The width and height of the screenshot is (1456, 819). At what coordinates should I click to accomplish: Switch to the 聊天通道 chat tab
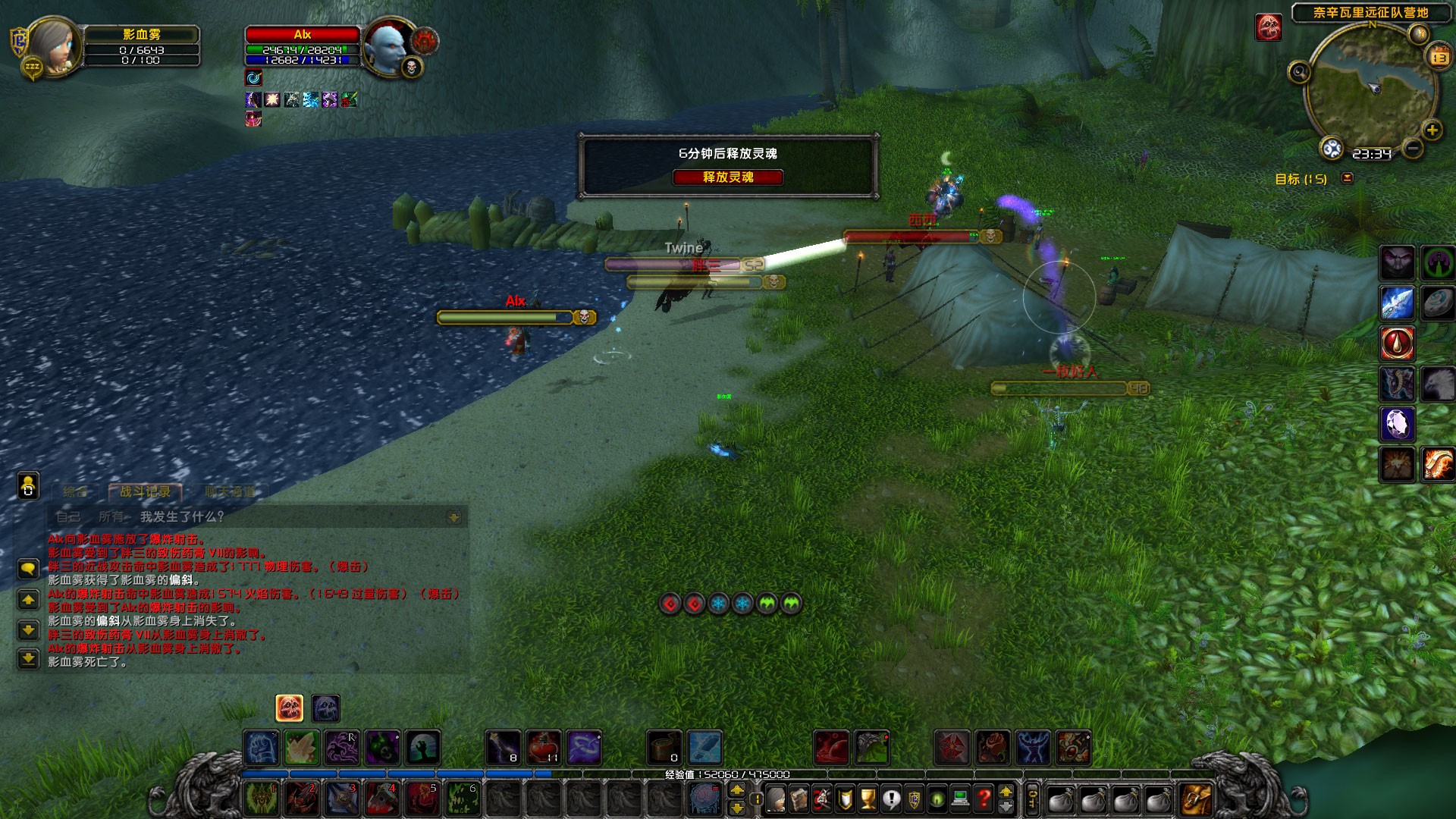click(x=230, y=491)
